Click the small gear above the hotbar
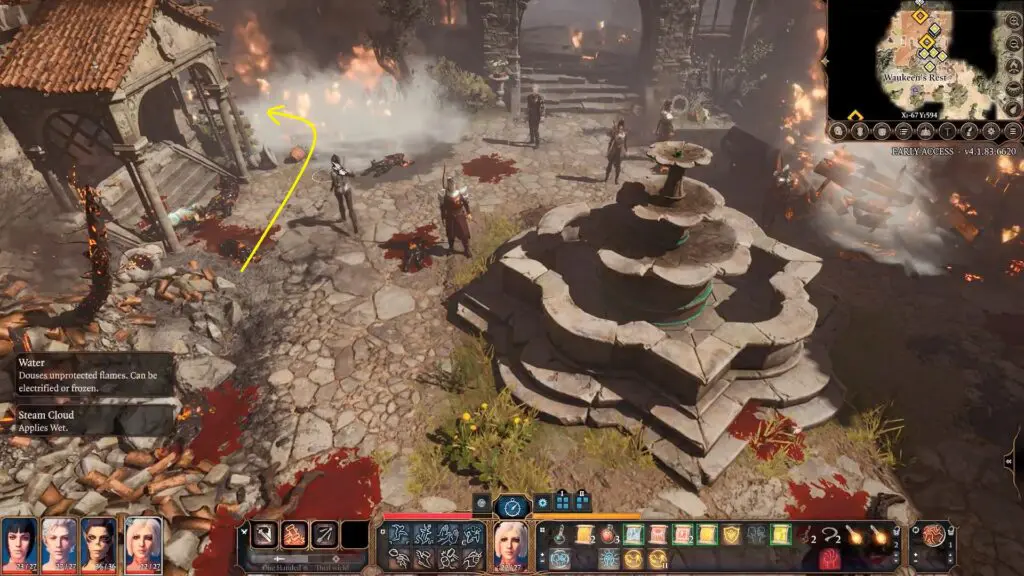The height and width of the screenshot is (576, 1024). pos(543,503)
